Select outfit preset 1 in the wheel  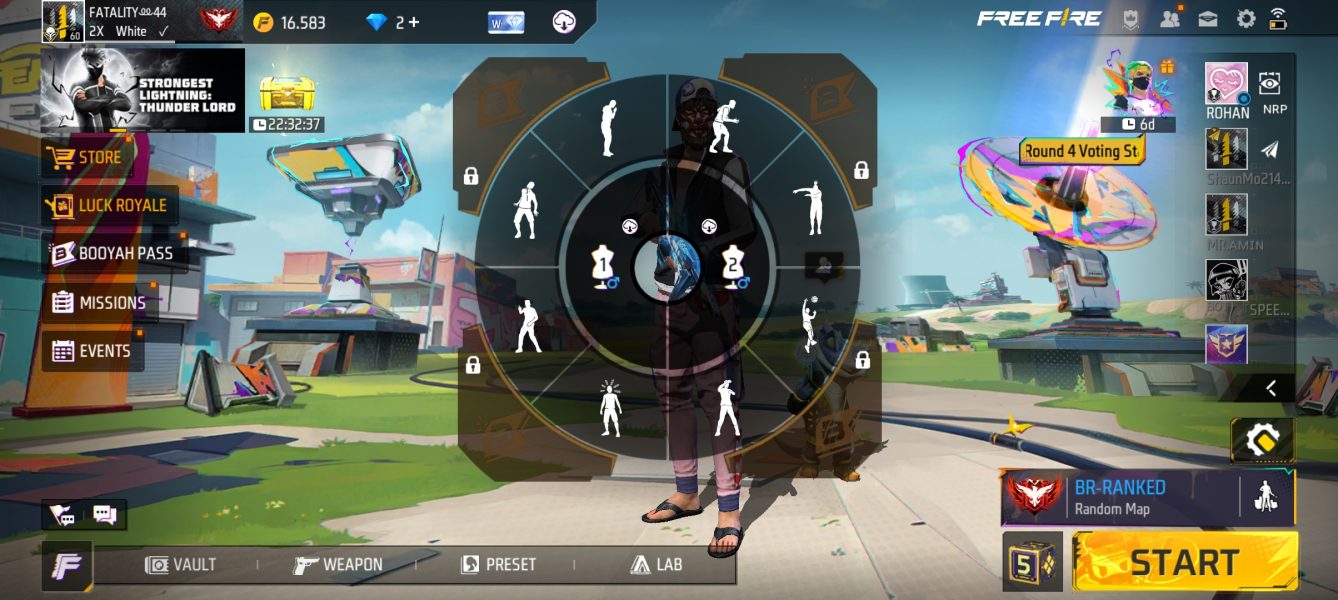click(603, 268)
